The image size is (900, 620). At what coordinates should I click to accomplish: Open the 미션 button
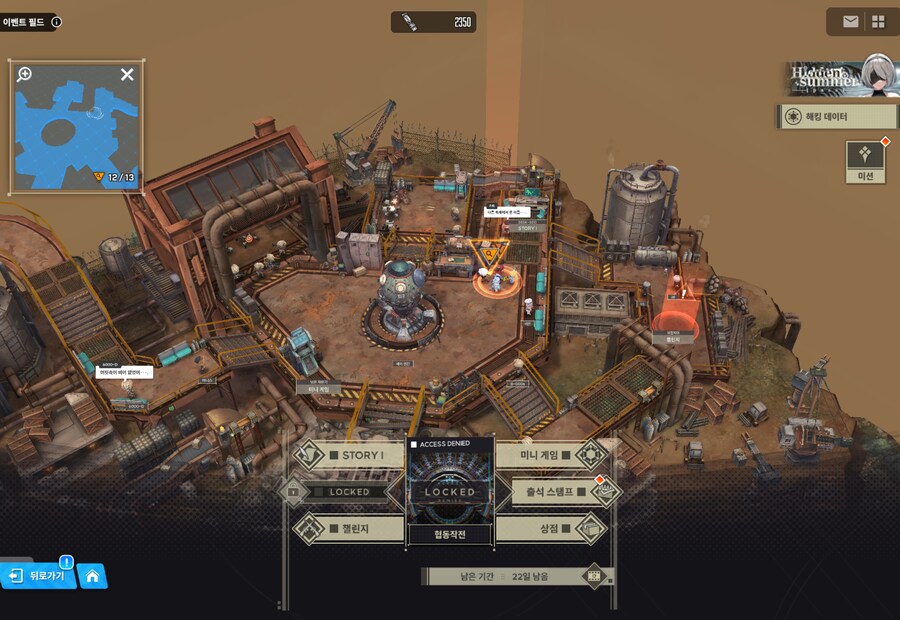[866, 161]
